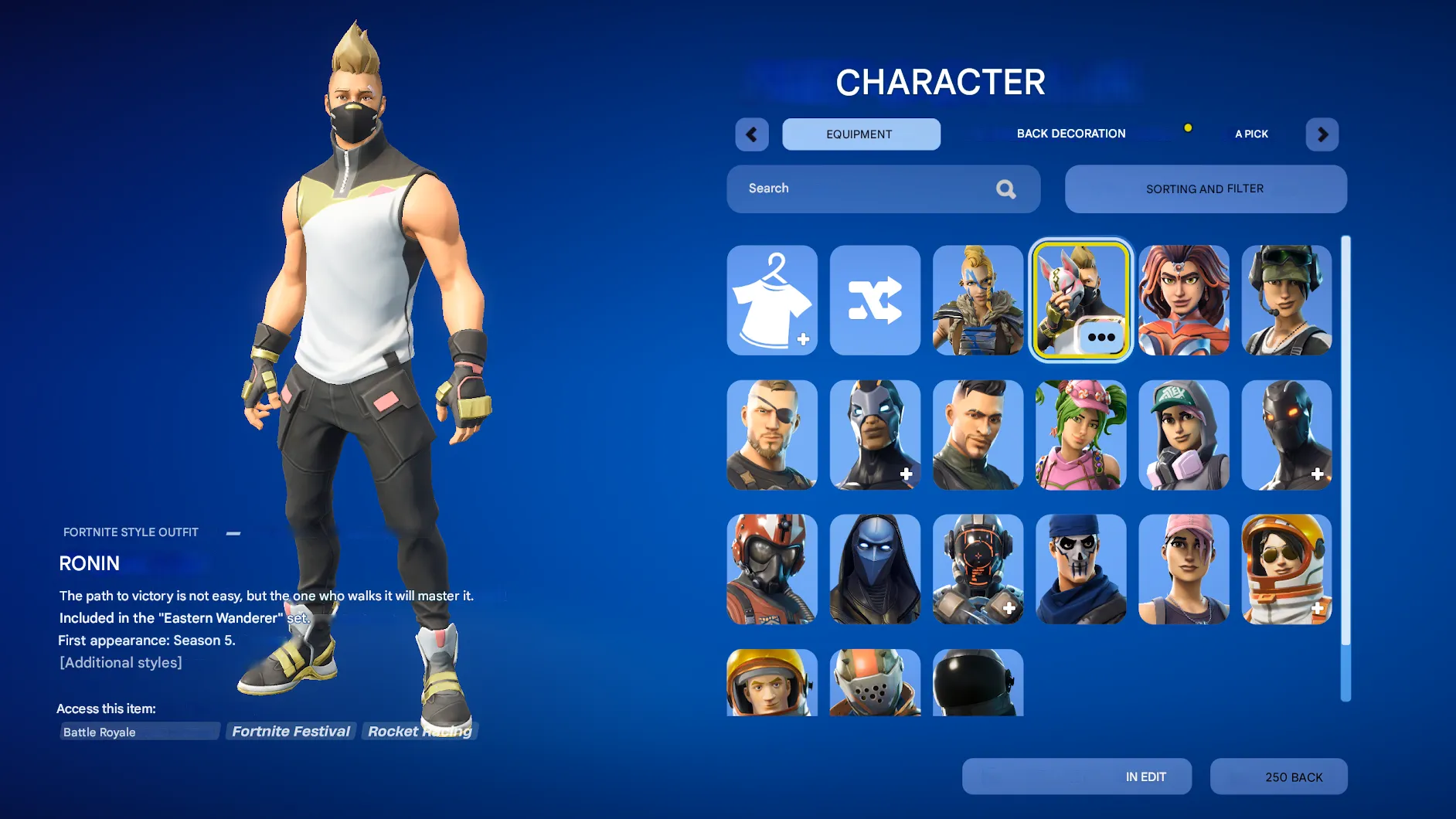Select the green-haired pink hat character
This screenshot has height=819, width=1456.
[x=1080, y=435]
